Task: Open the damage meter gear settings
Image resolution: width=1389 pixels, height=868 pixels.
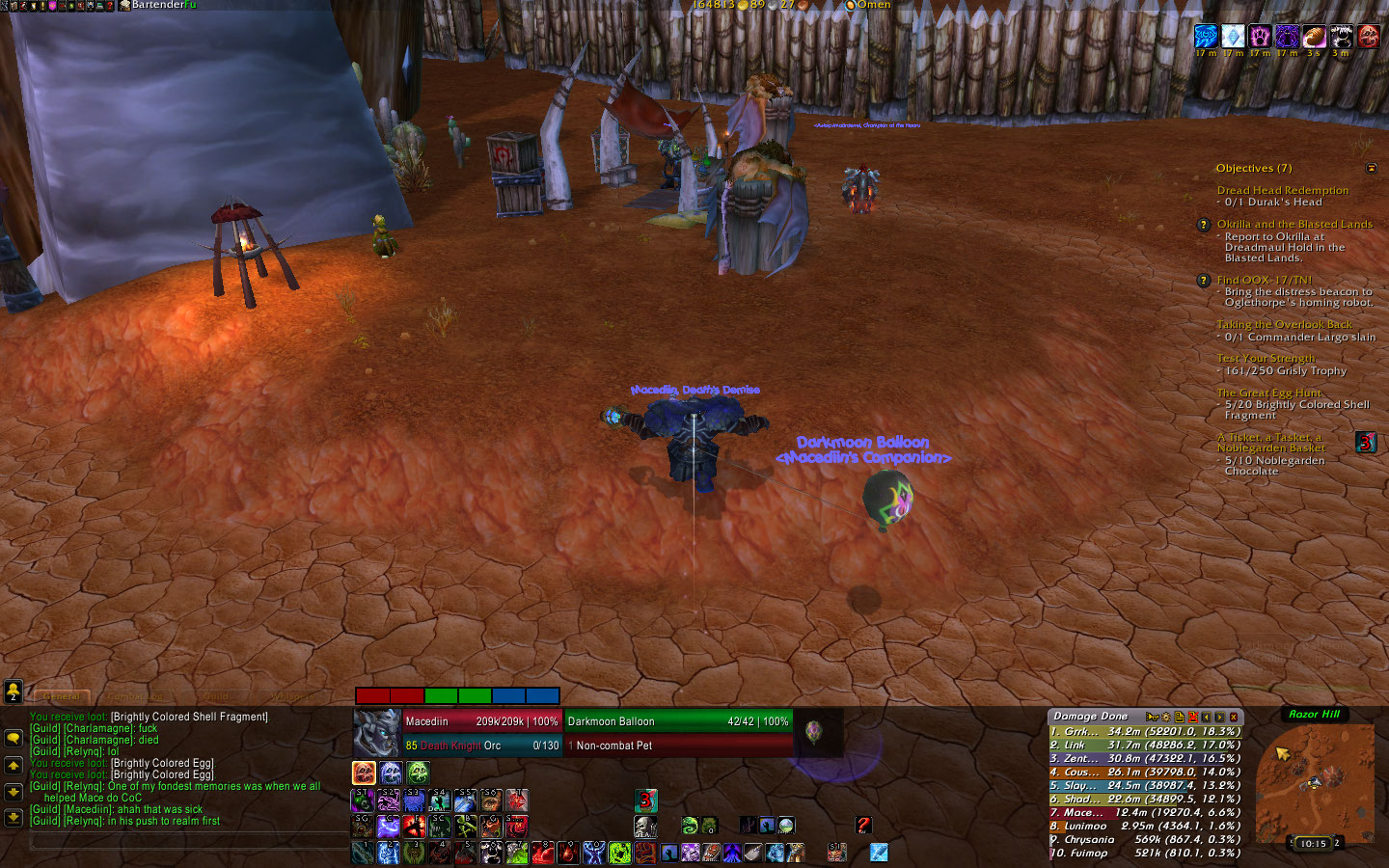Action: pyautogui.click(x=1165, y=717)
